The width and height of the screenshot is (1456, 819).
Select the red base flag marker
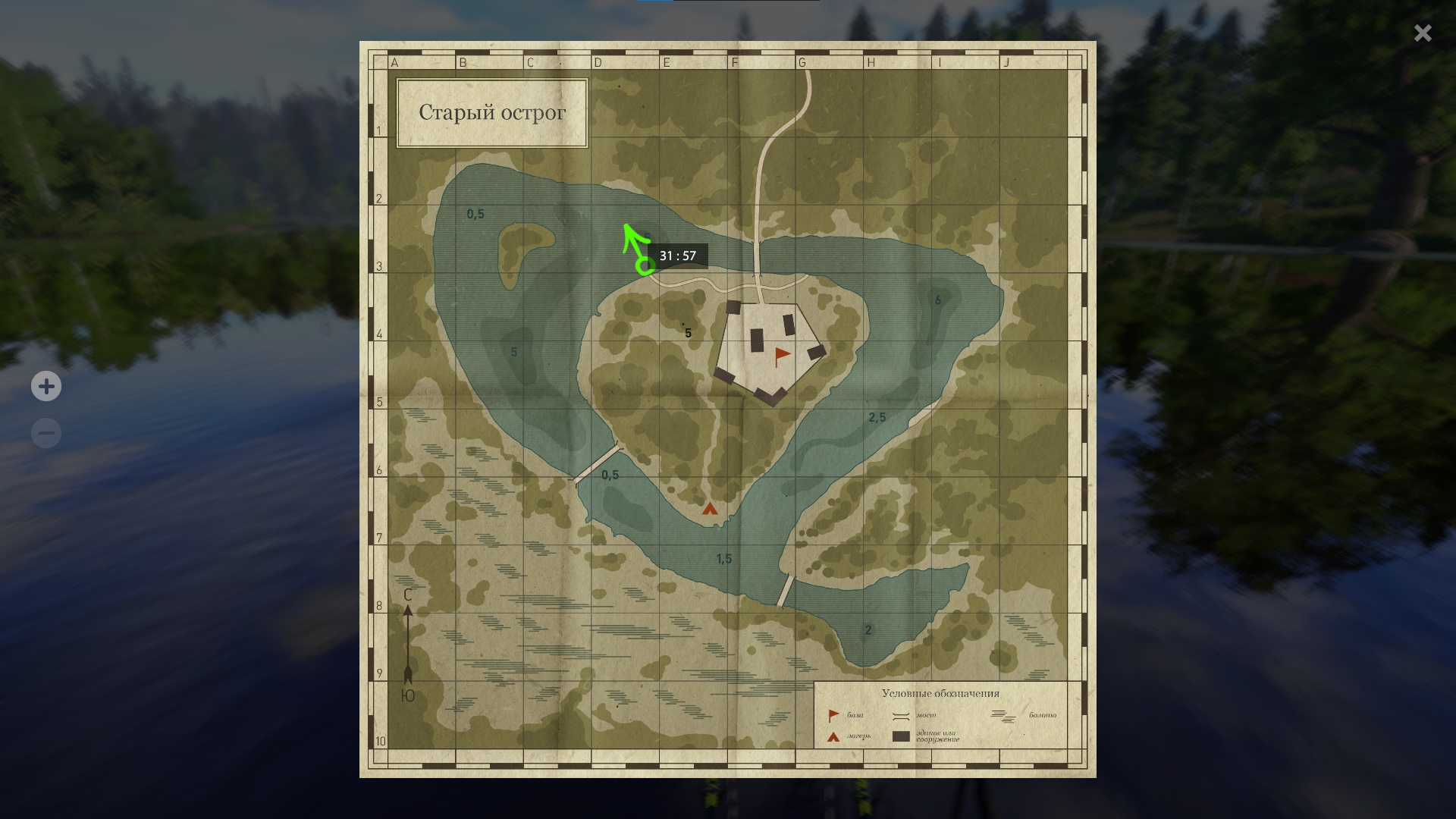point(780,356)
